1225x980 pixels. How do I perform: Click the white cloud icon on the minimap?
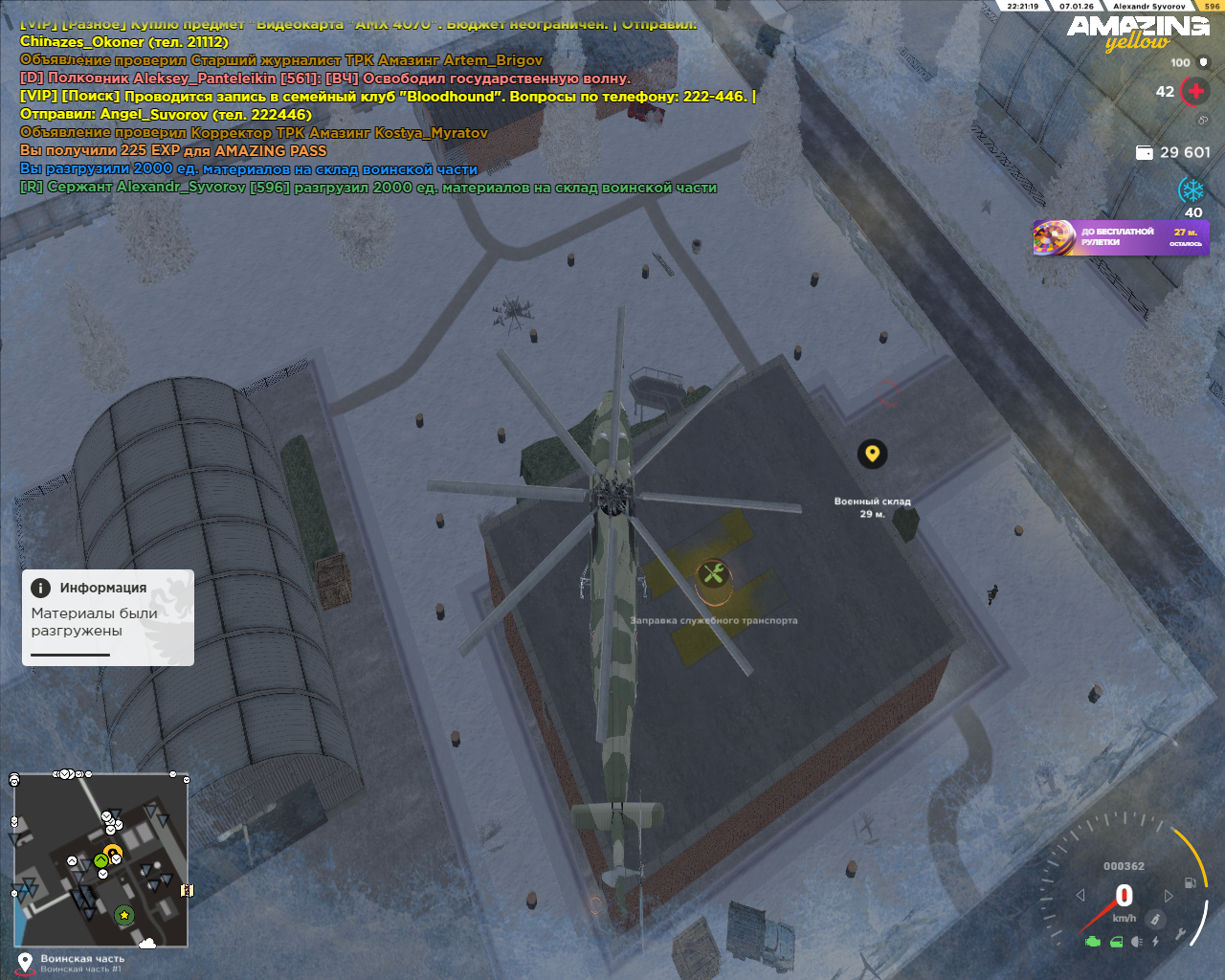click(147, 944)
